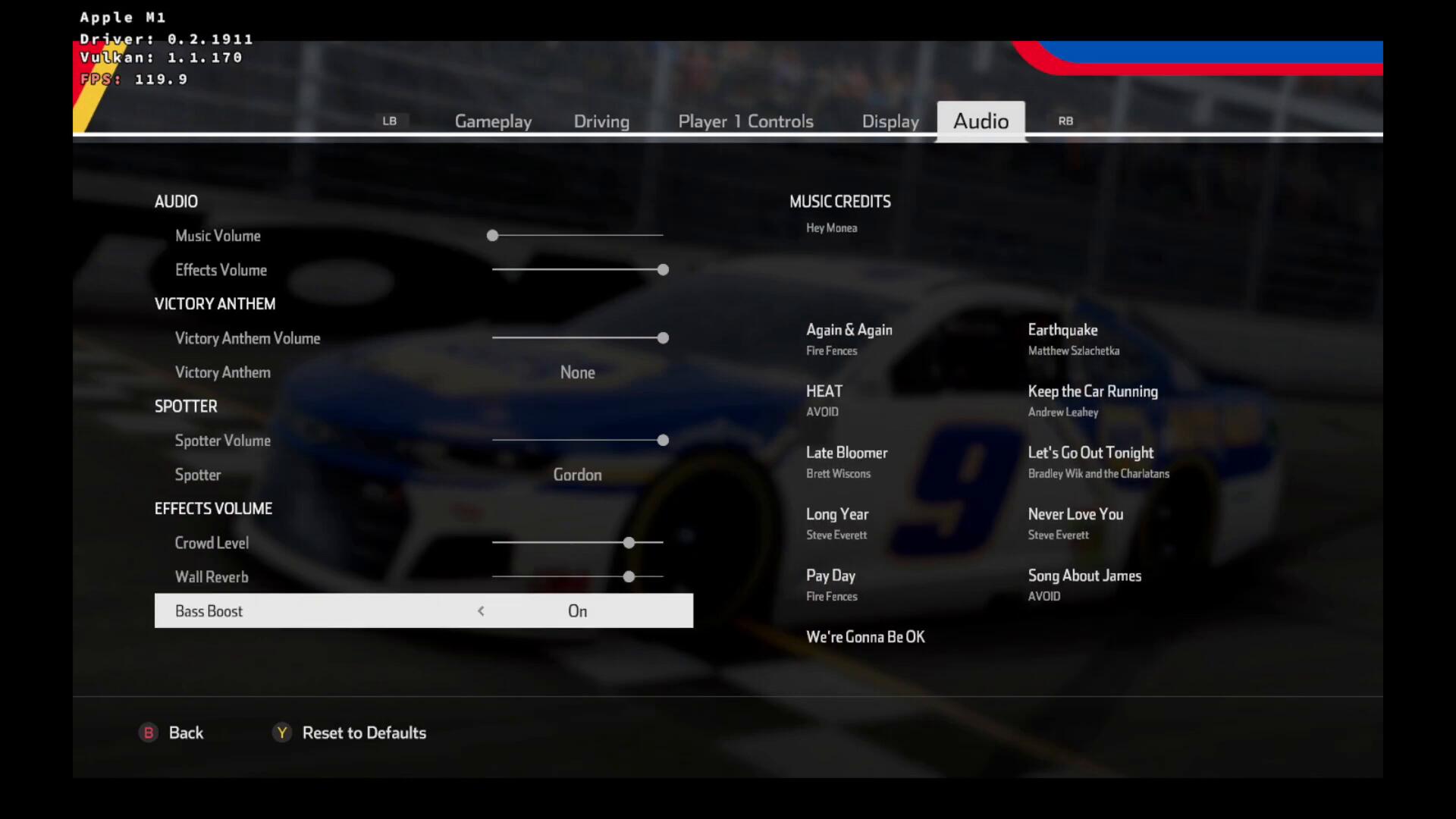Adjust the Spotter Volume slider
This screenshot has height=819, width=1456.
pos(663,441)
